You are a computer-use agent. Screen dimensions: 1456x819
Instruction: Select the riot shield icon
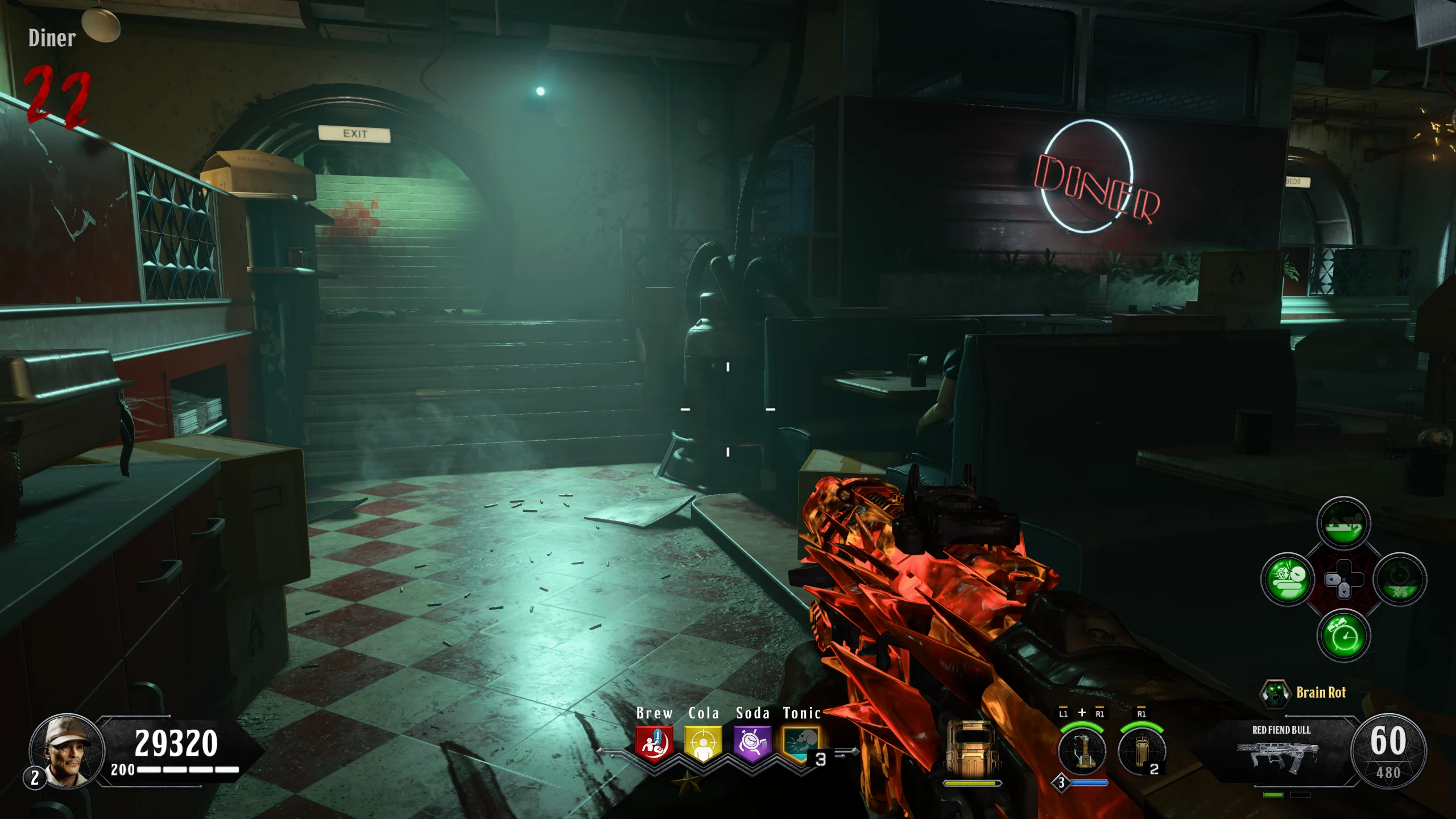pos(971,750)
